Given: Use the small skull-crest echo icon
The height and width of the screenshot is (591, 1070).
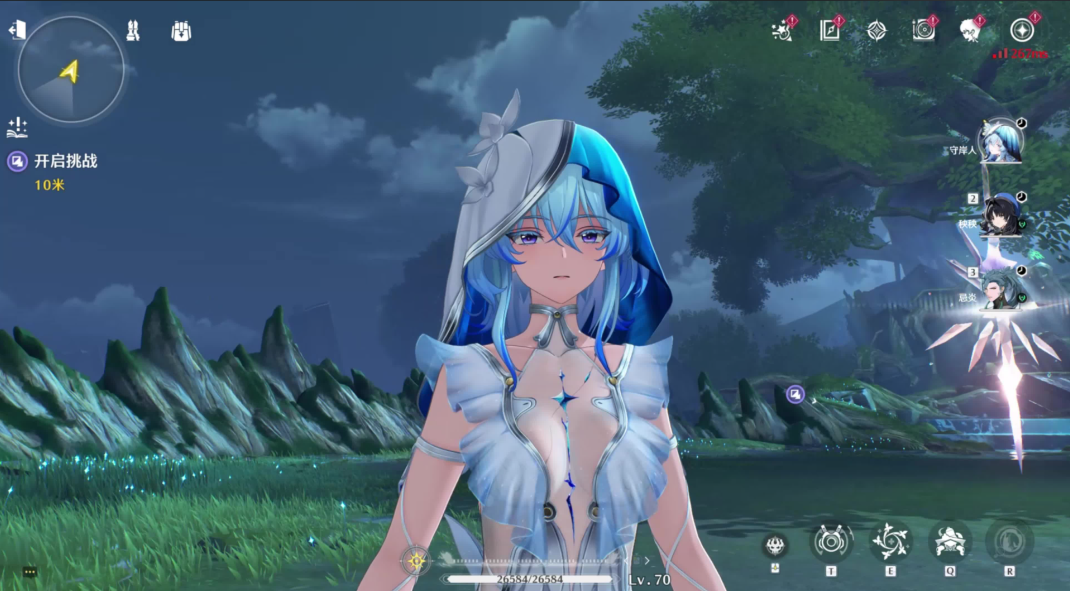Looking at the screenshot, I should 775,545.
